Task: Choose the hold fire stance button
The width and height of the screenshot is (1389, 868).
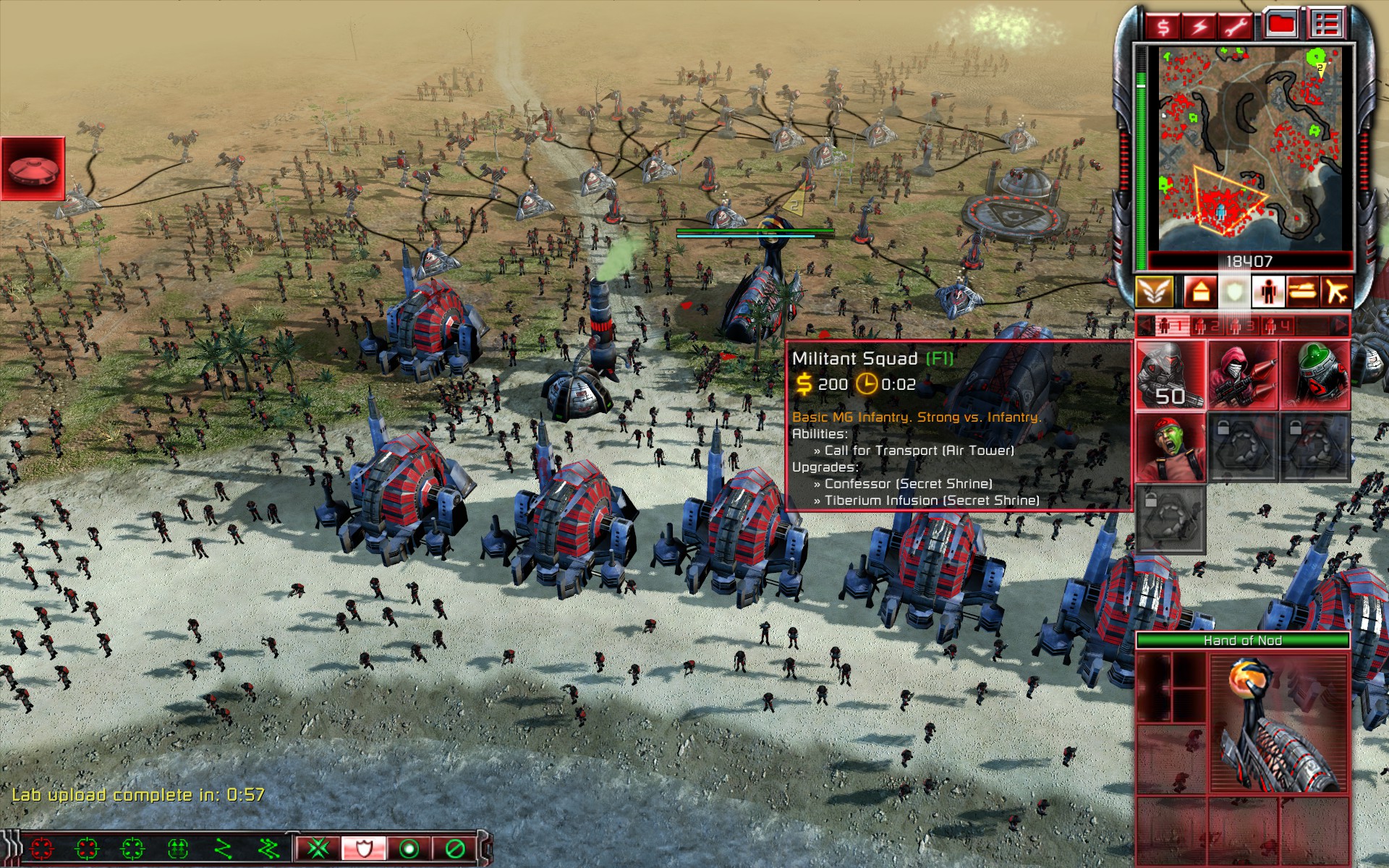Action: 454,848
